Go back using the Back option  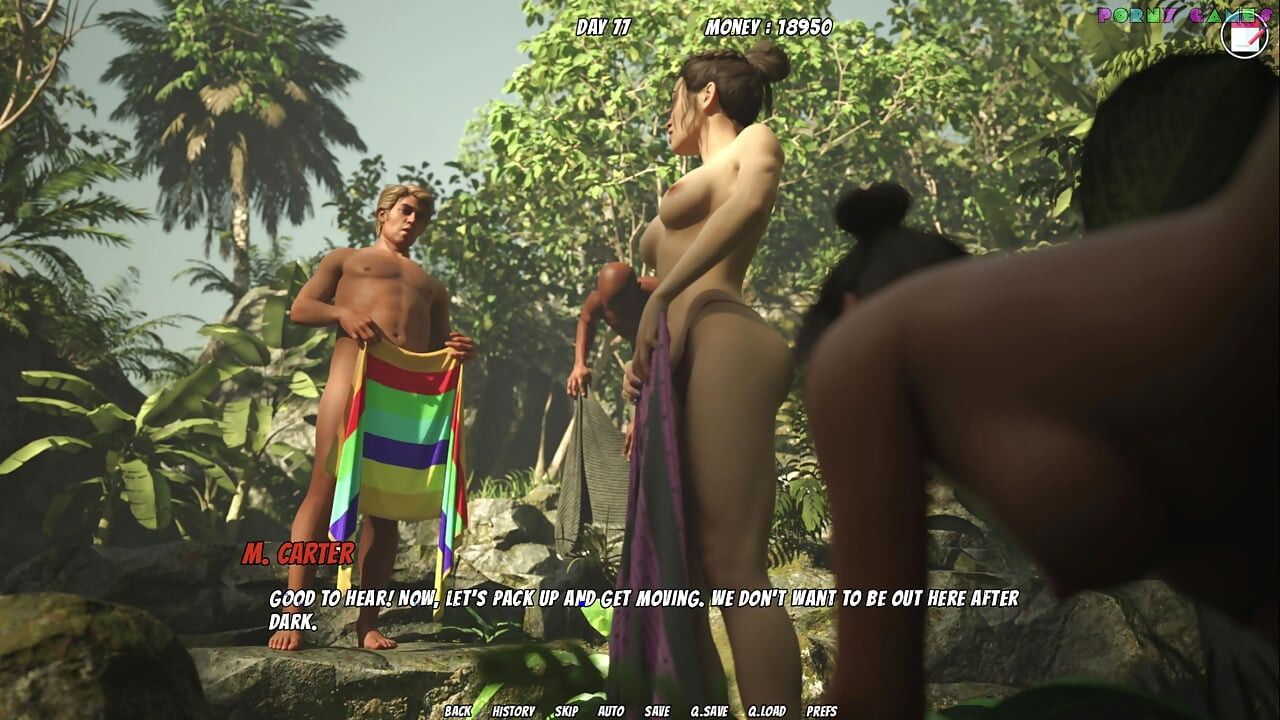pyautogui.click(x=458, y=713)
